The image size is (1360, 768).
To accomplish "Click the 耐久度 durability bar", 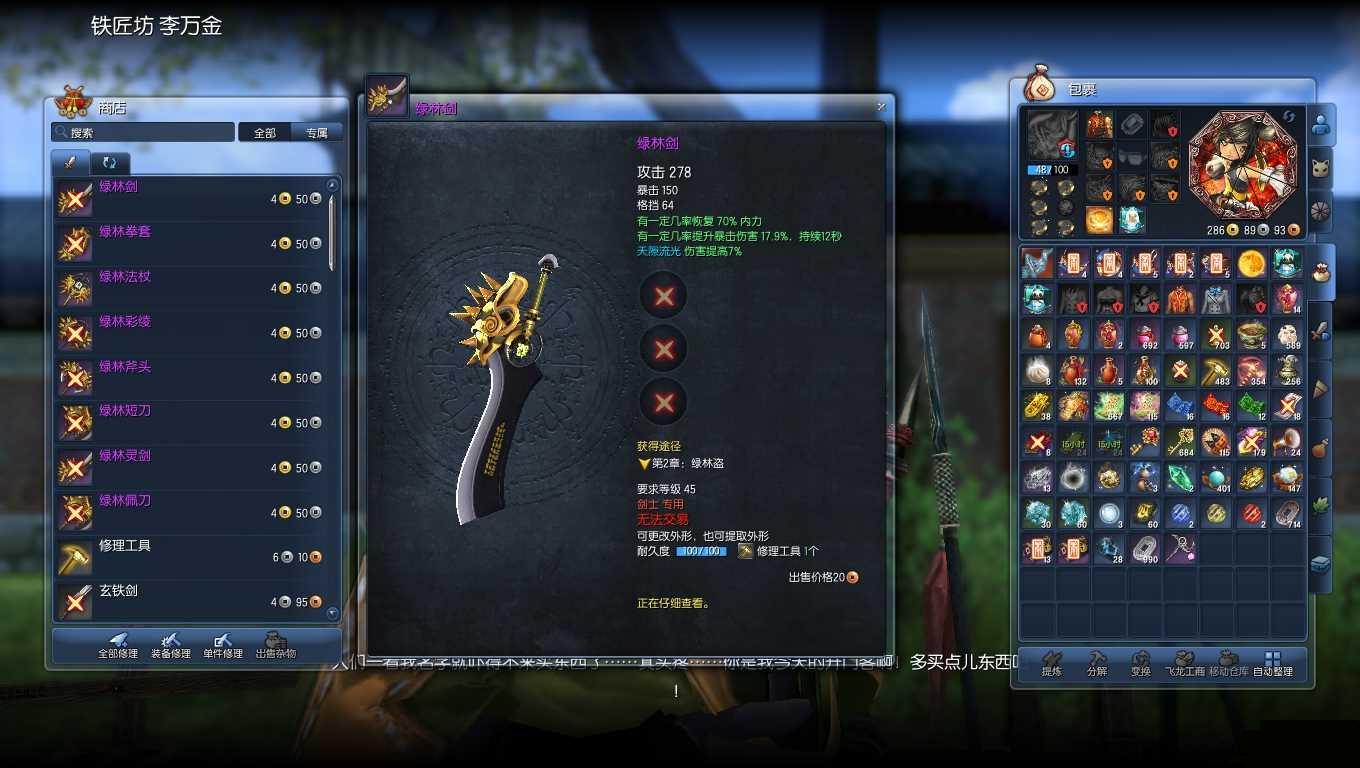I will [703, 549].
